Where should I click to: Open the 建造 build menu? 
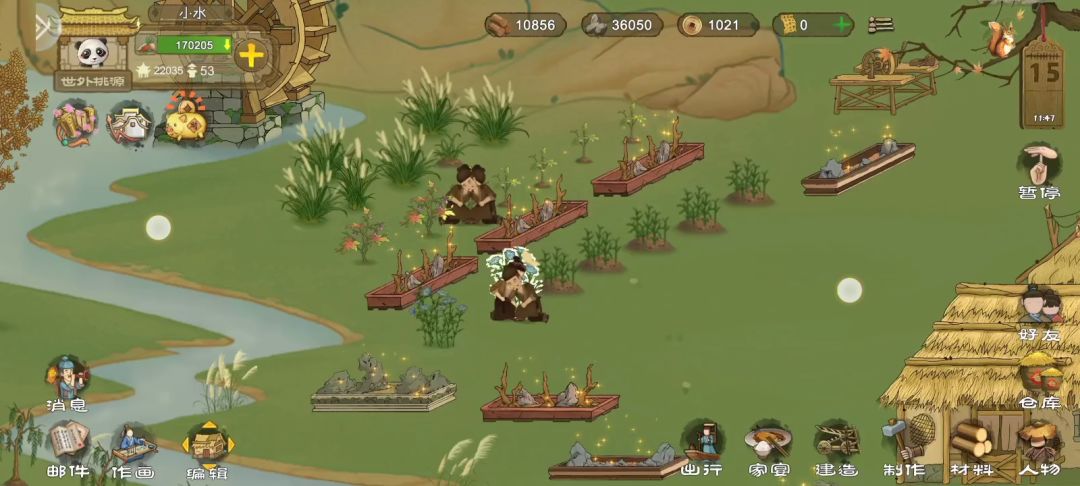[836, 446]
